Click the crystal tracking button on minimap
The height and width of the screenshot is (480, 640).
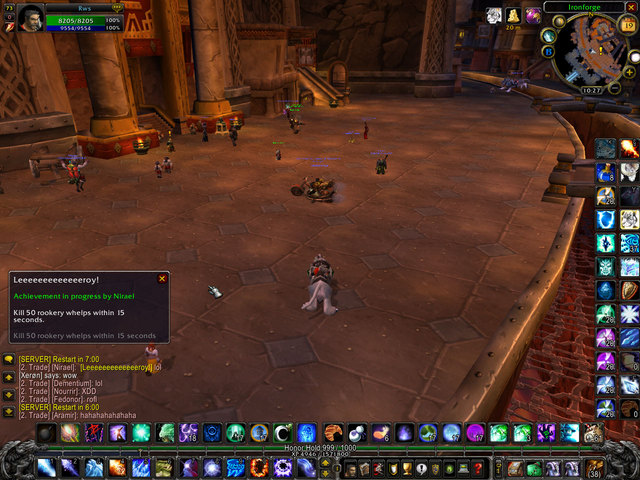click(x=549, y=35)
